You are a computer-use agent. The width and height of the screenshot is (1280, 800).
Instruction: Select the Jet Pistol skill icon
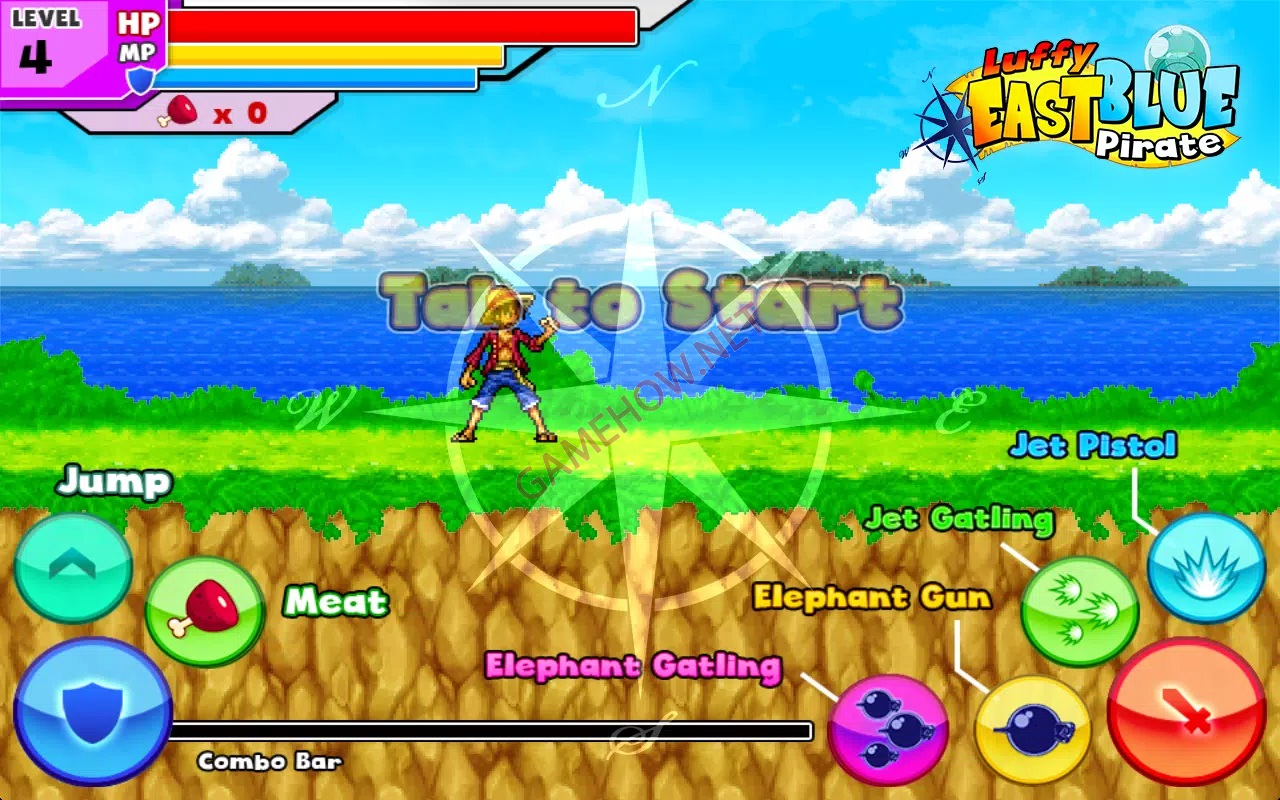pyautogui.click(x=1207, y=570)
